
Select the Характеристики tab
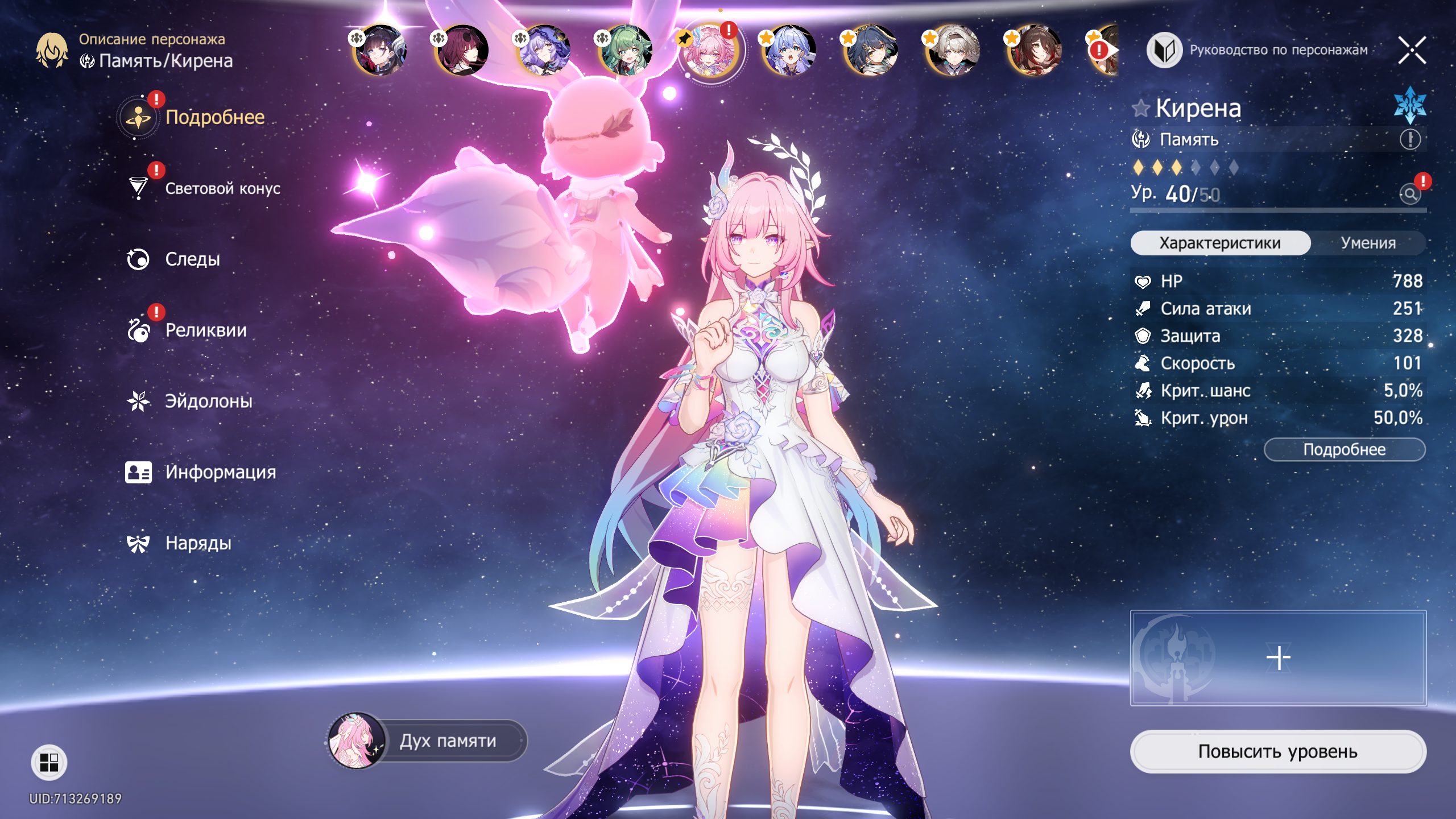pyautogui.click(x=1220, y=243)
